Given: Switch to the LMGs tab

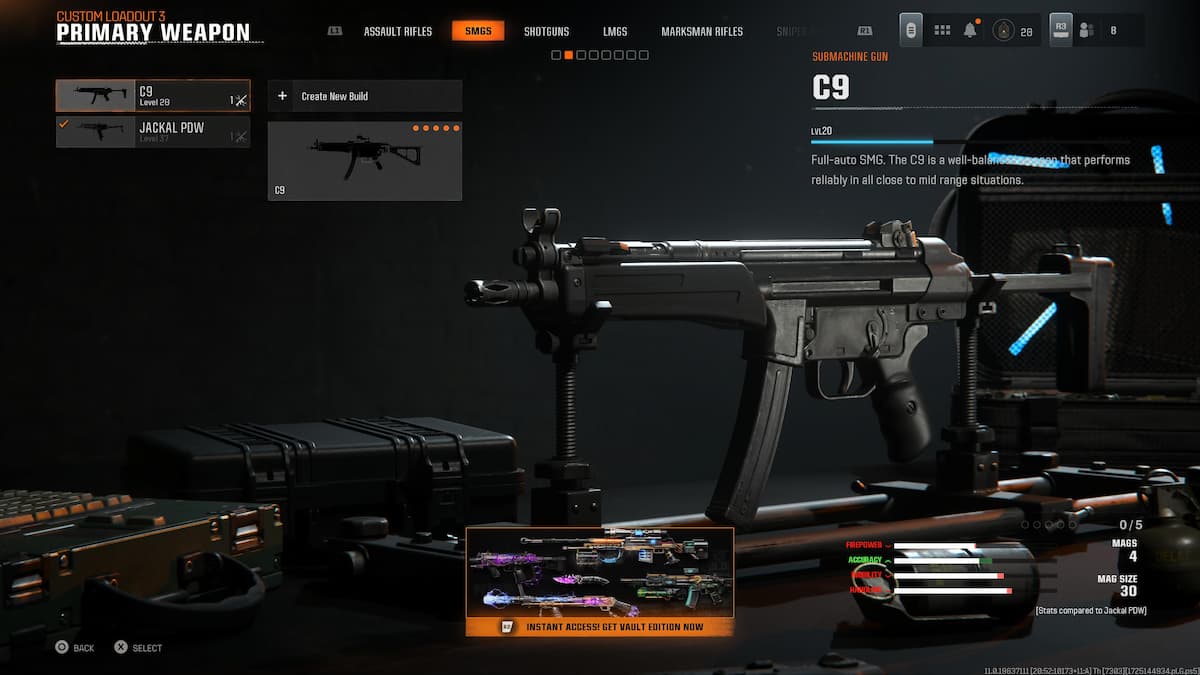Looking at the screenshot, I should 615,31.
